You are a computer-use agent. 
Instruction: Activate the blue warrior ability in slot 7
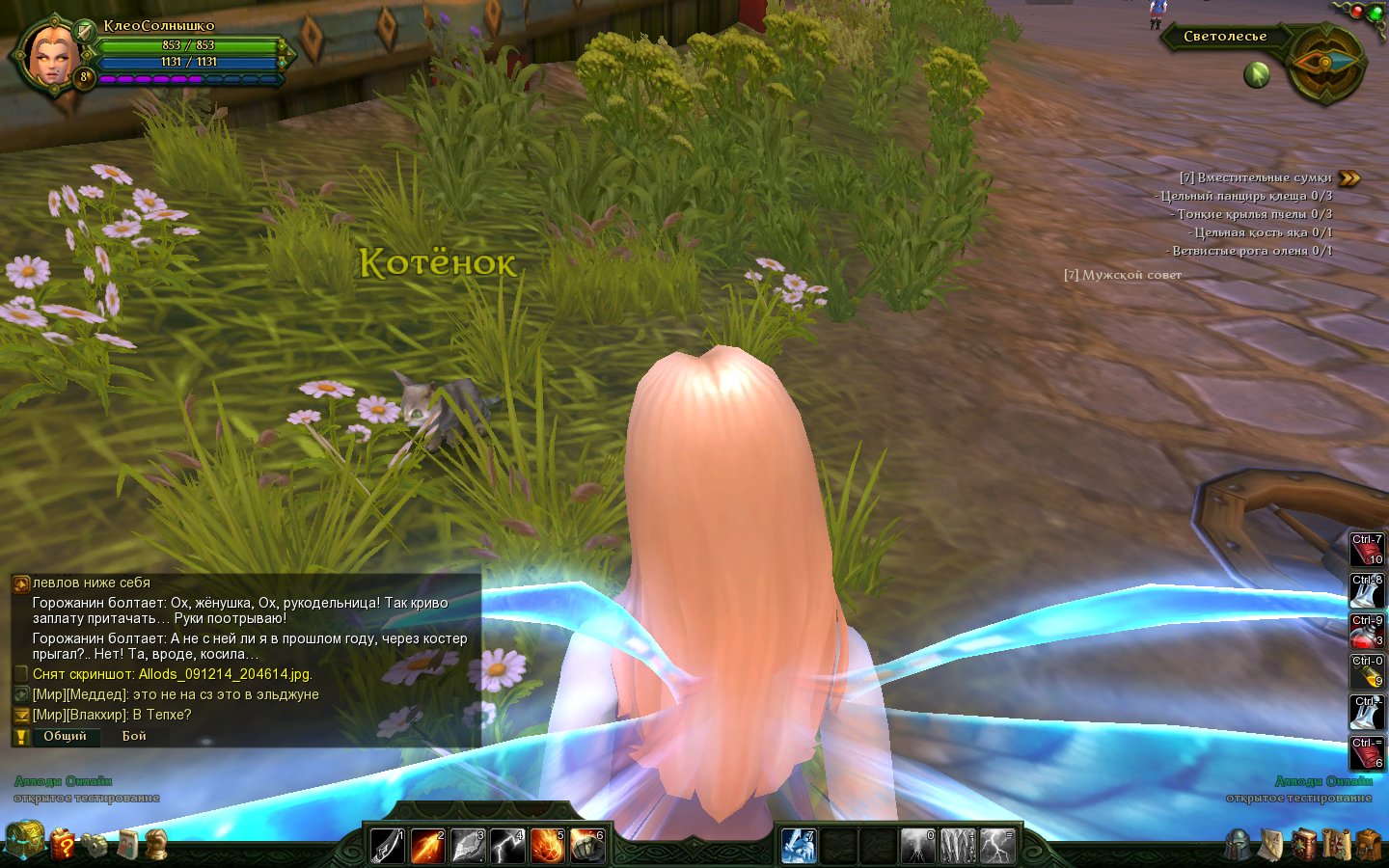coord(799,846)
